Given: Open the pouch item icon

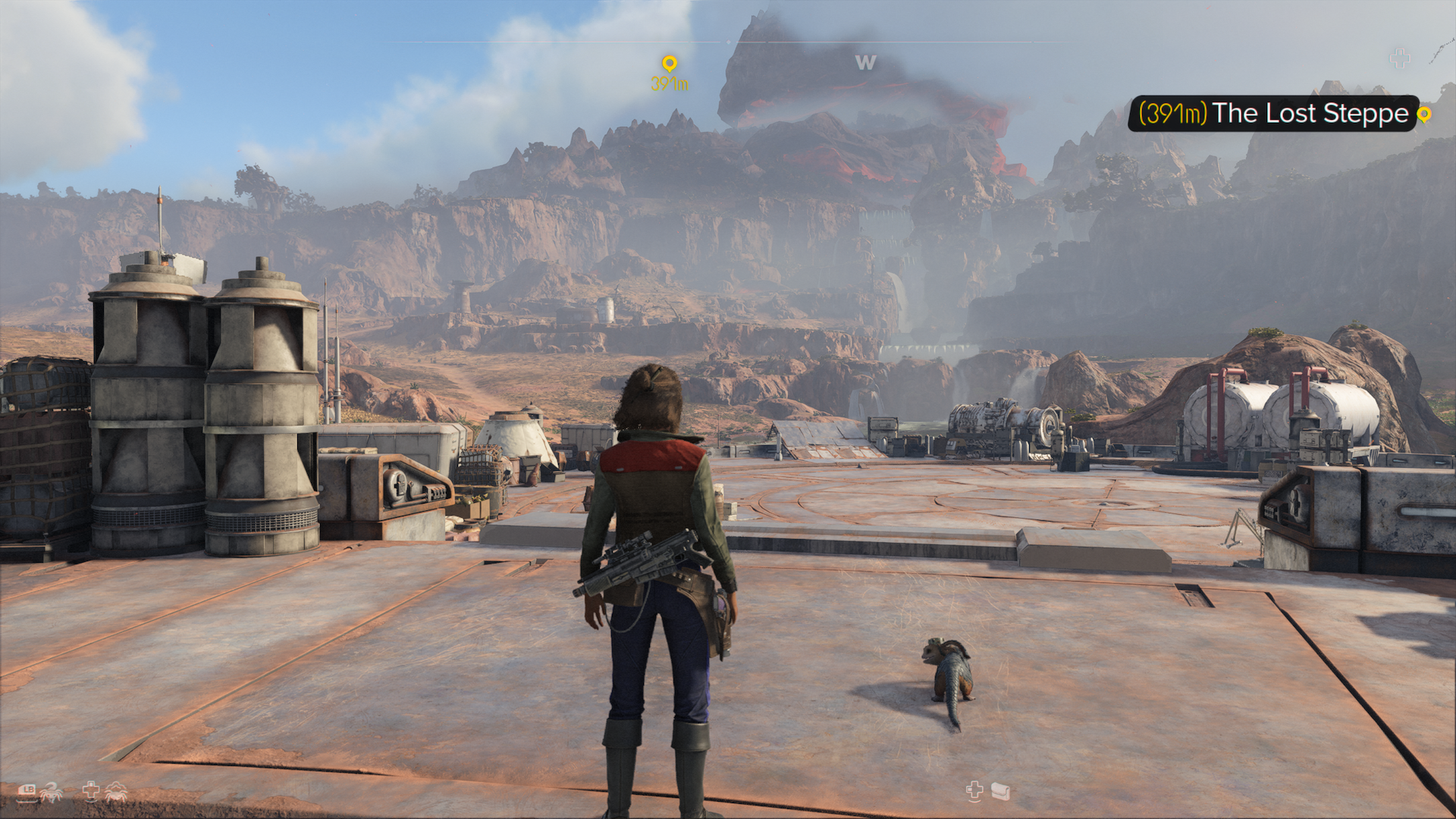Looking at the screenshot, I should point(1000,792).
